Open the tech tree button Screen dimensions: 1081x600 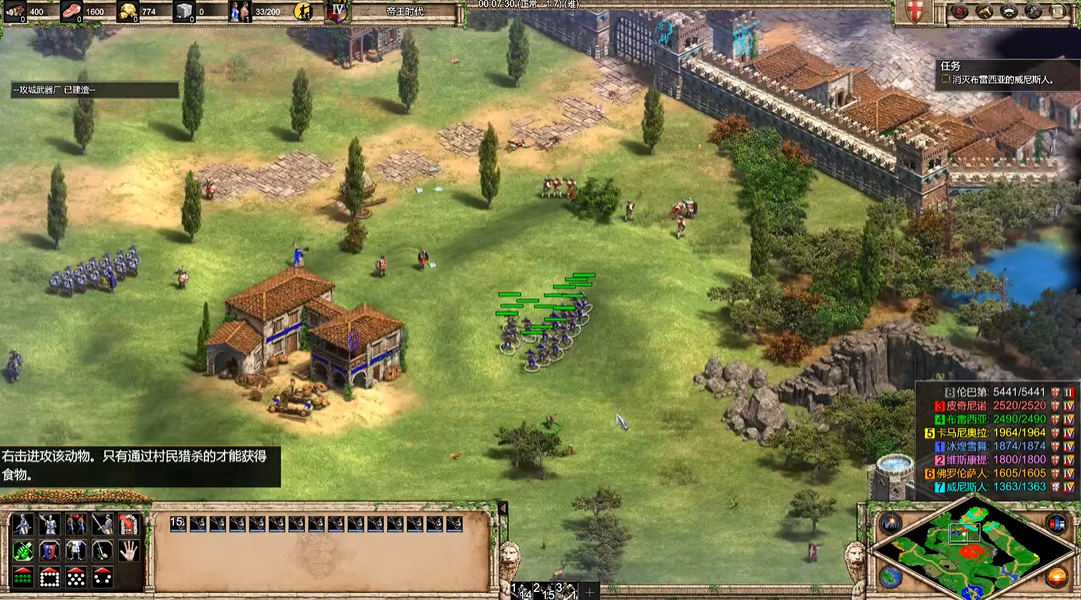point(1010,11)
